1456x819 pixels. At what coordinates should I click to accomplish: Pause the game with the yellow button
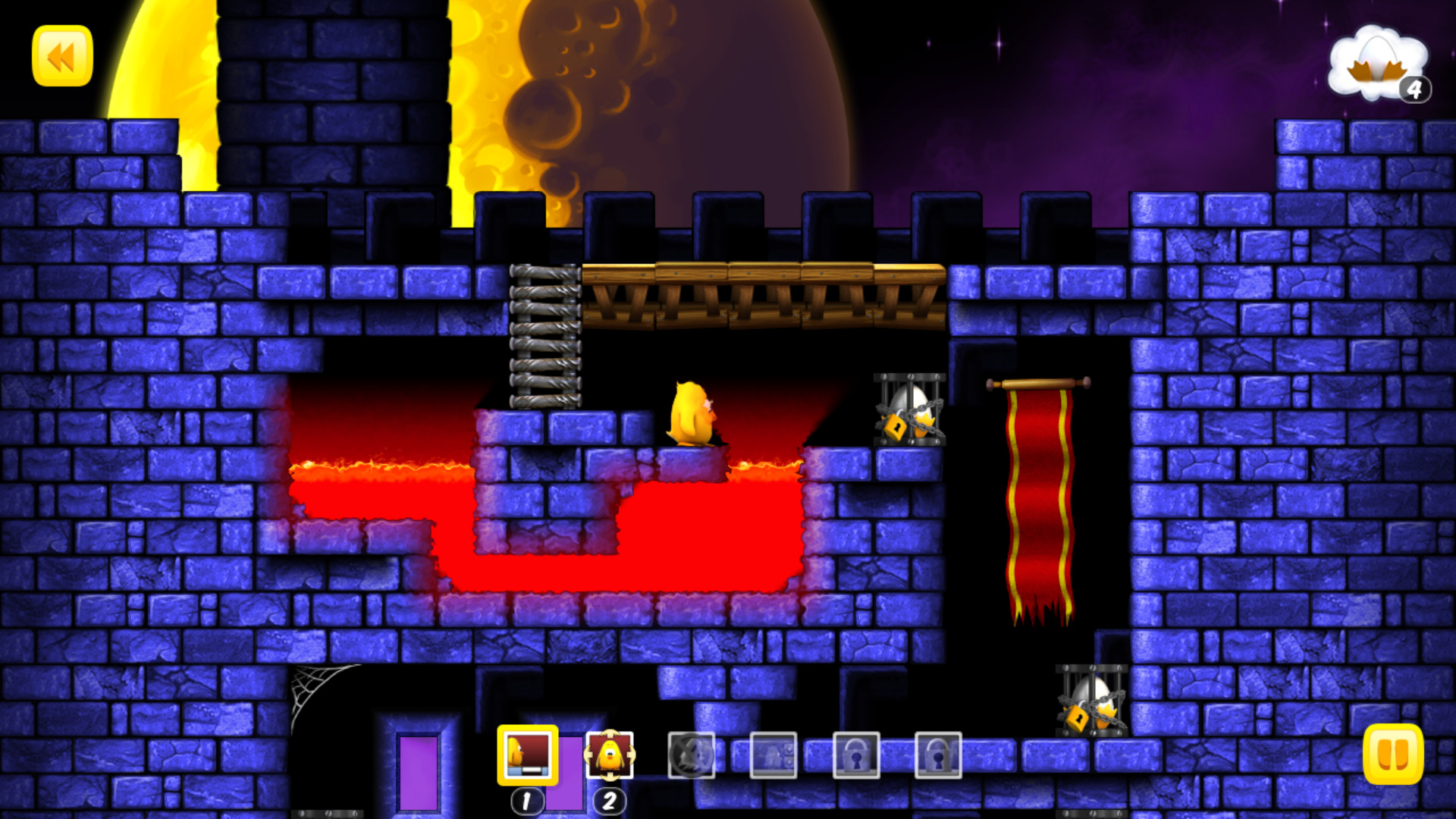pos(1393,754)
